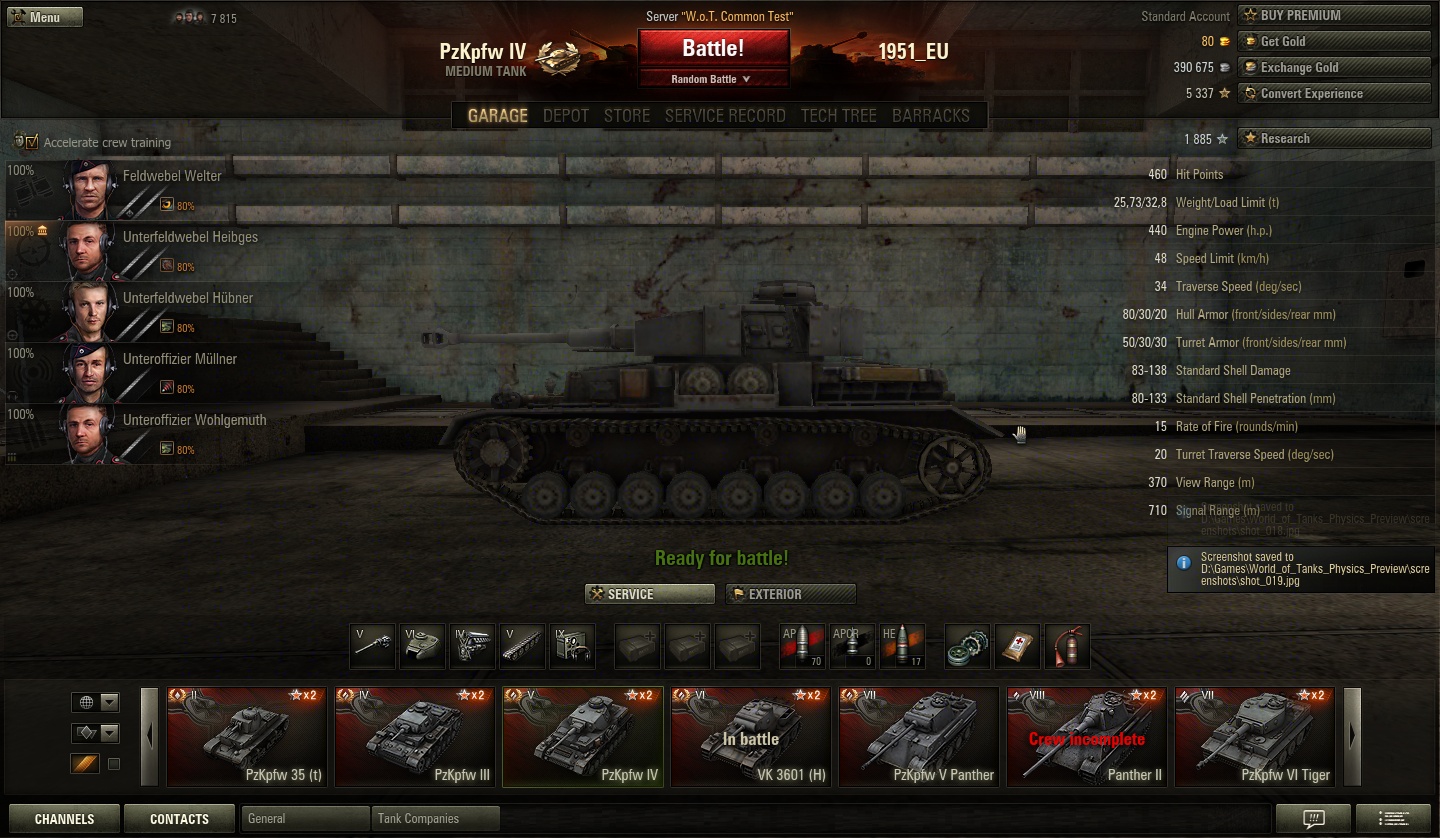The width and height of the screenshot is (1440, 838).
Task: Open Research for this tank
Action: pos(1334,138)
